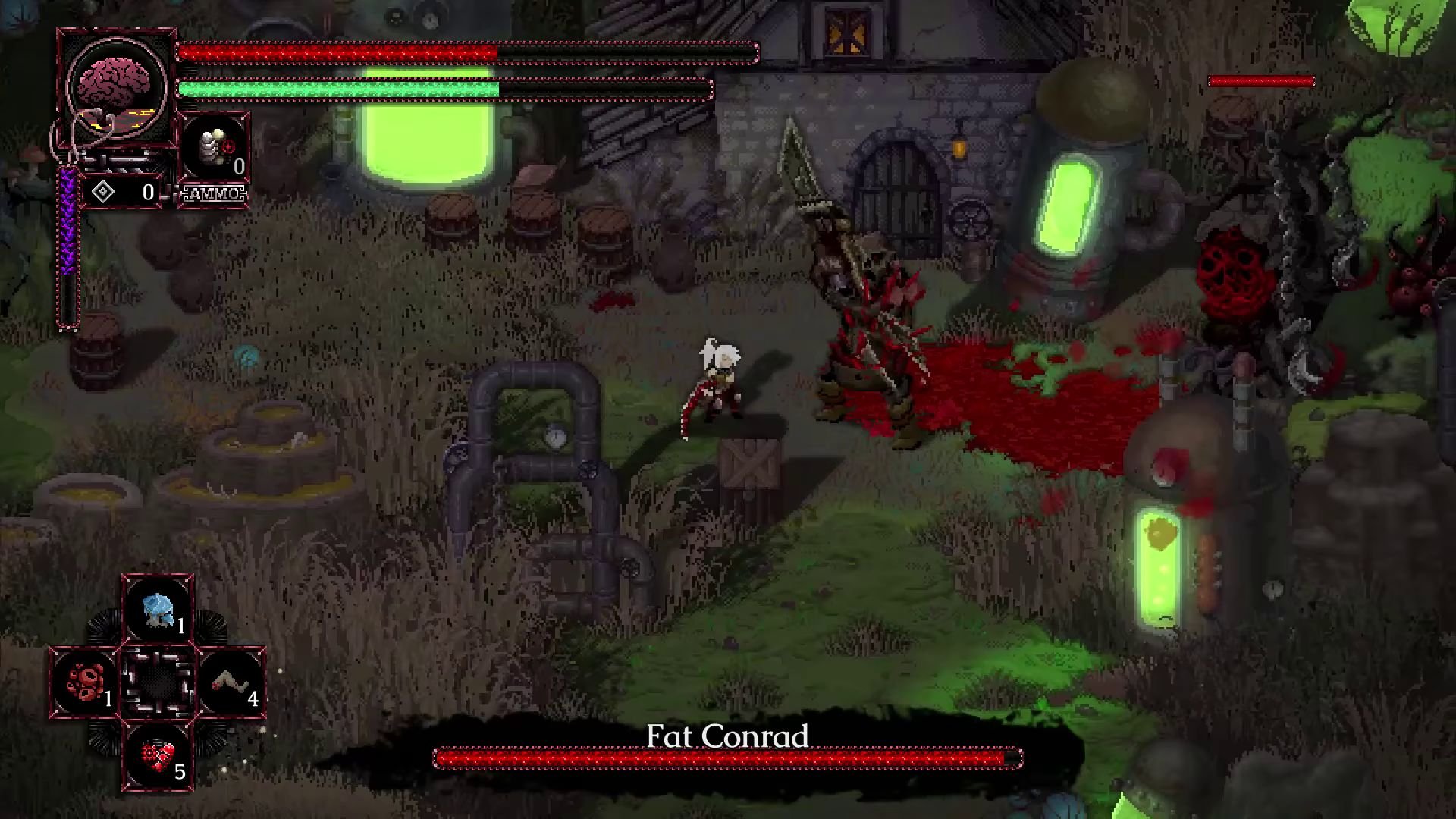Use the red heart item slot

[x=158, y=755]
